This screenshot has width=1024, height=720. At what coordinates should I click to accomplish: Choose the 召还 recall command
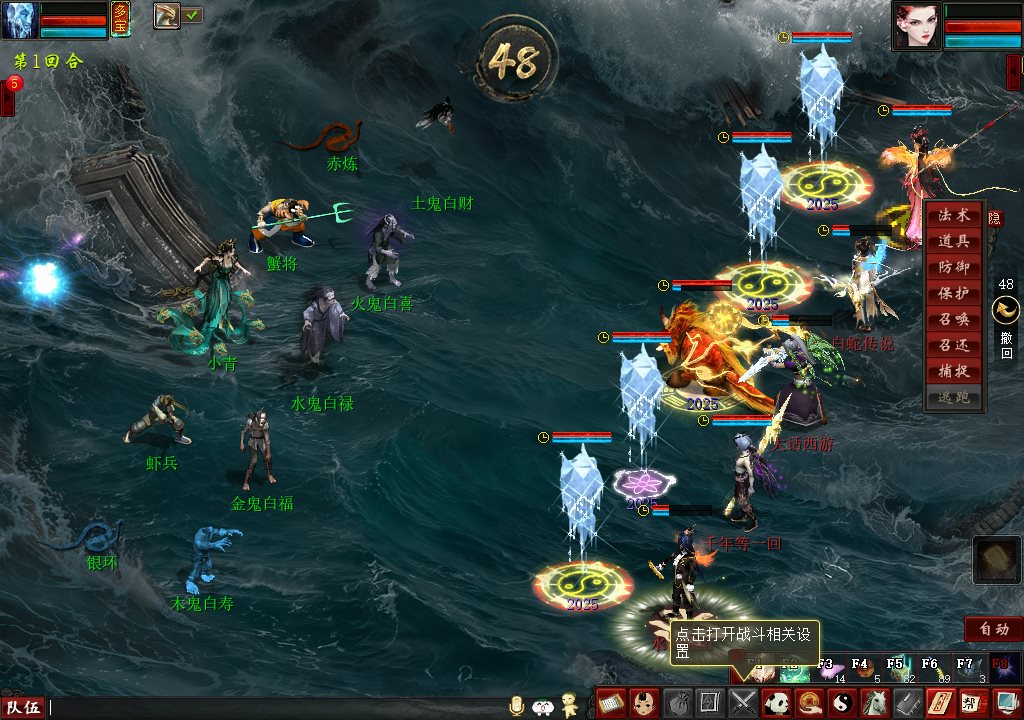tap(953, 346)
